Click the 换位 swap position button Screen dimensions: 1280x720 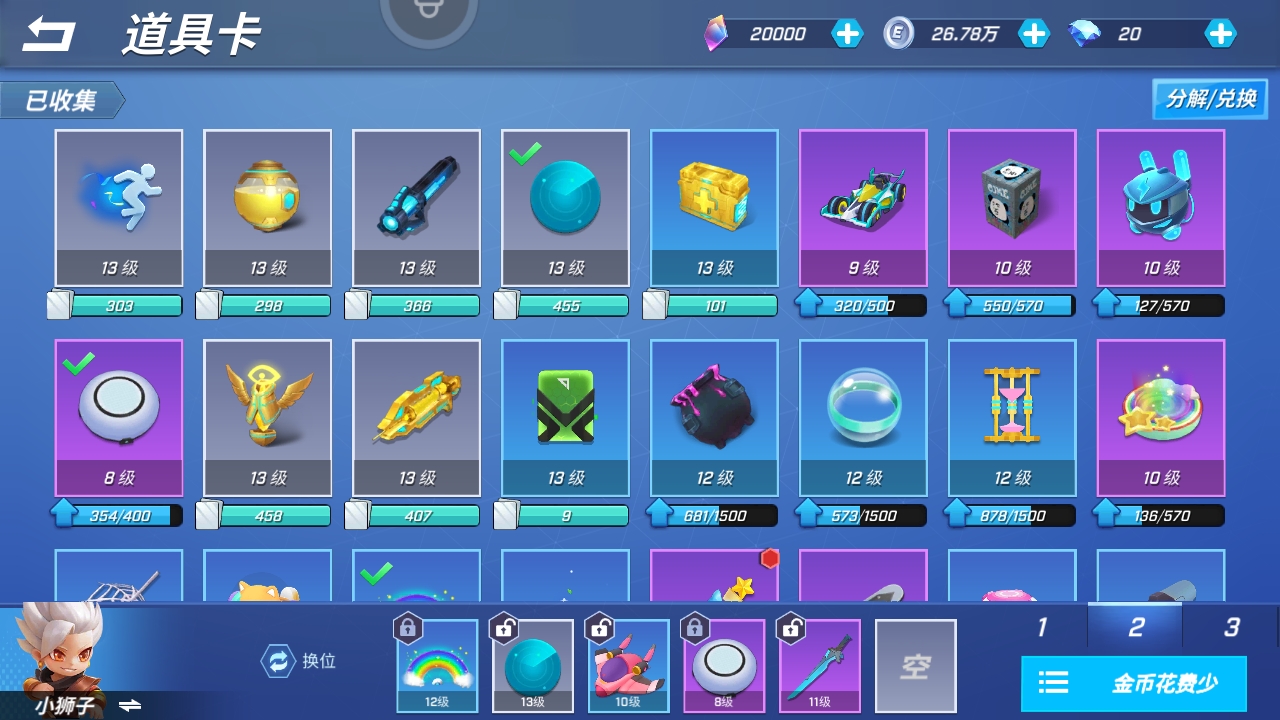[299, 661]
